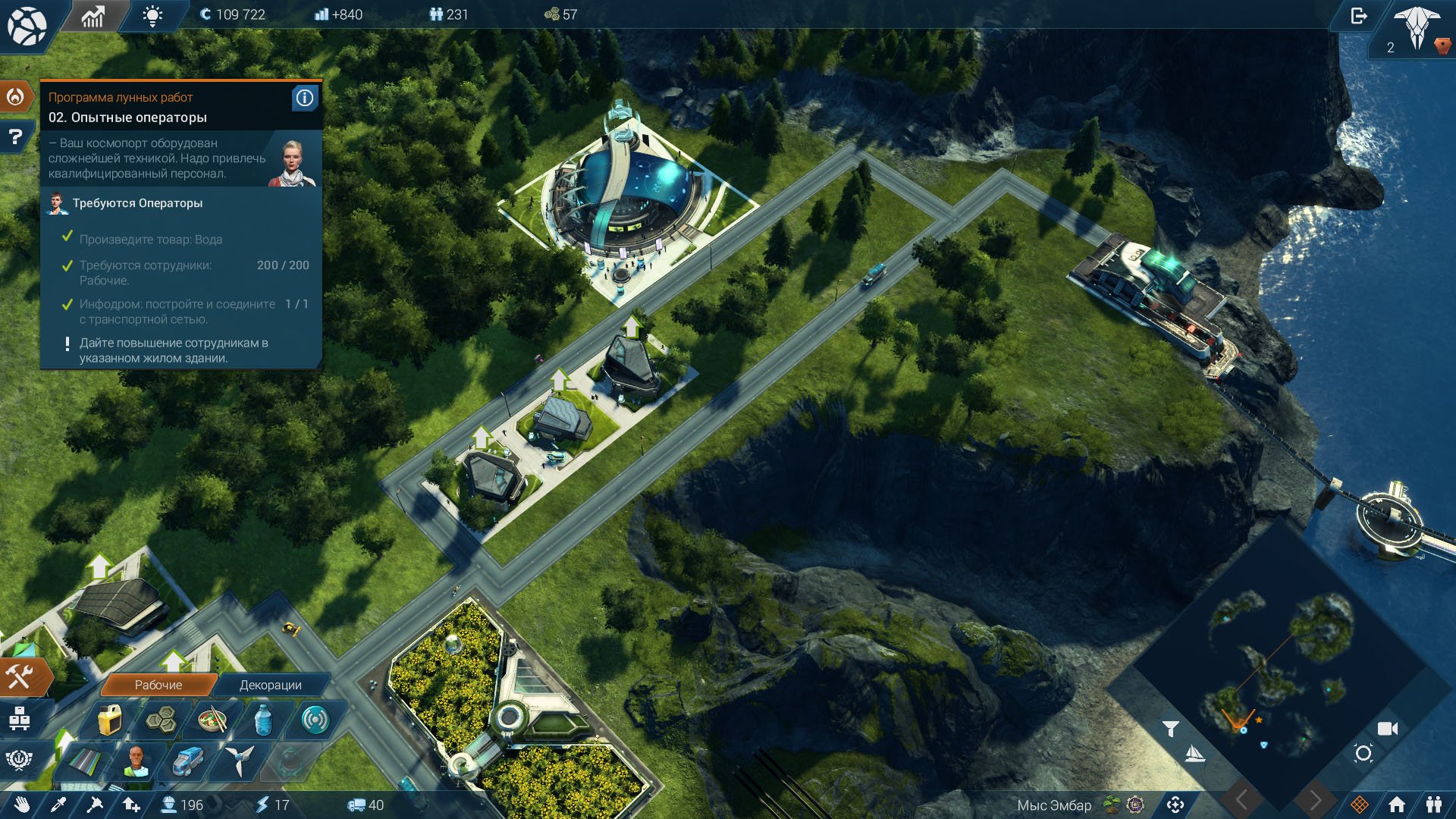Open the camera view button by minimap
Screen dimensions: 1456x819
[x=1387, y=729]
